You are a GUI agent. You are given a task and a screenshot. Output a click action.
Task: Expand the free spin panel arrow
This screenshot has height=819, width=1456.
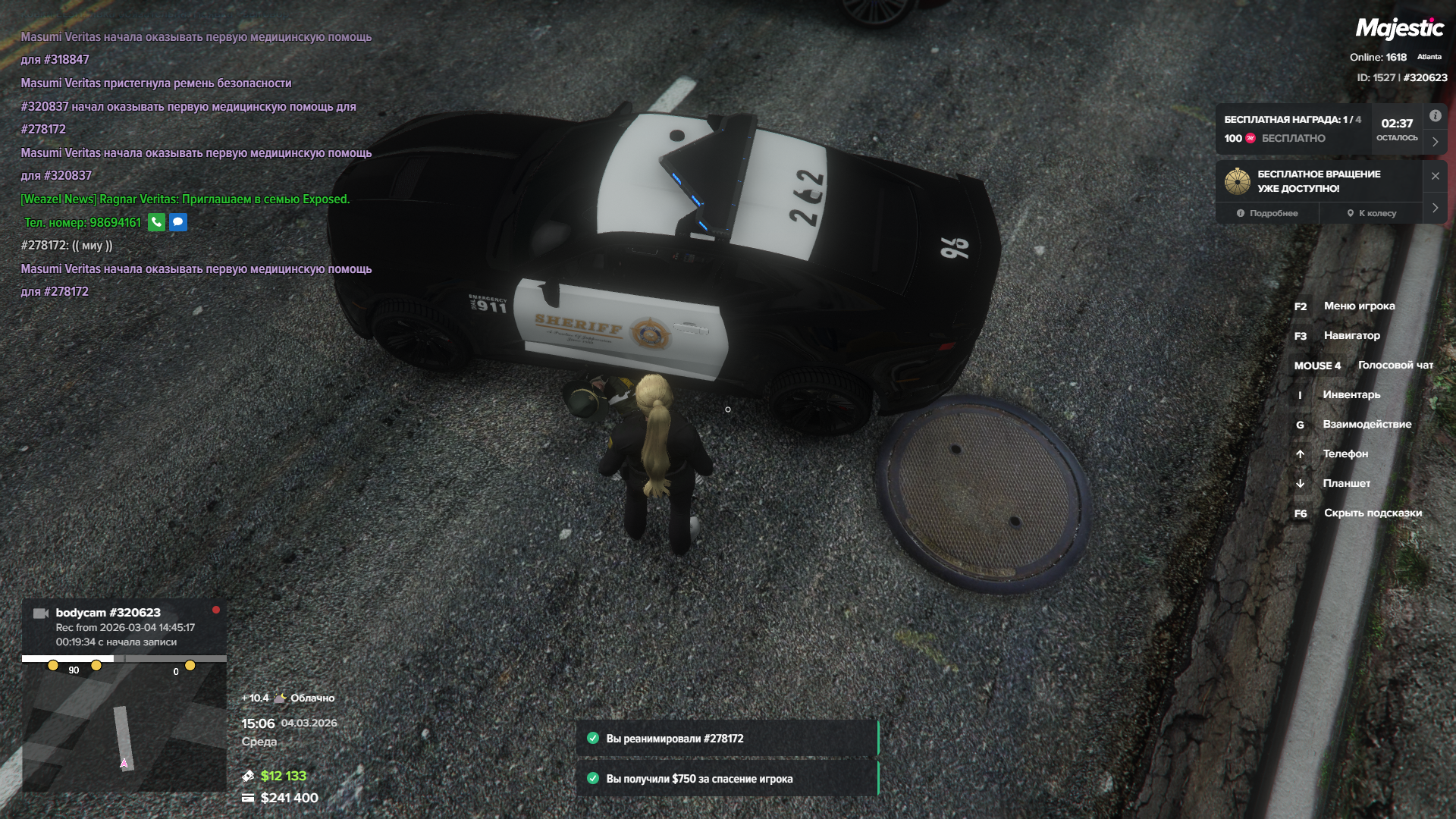click(1435, 208)
